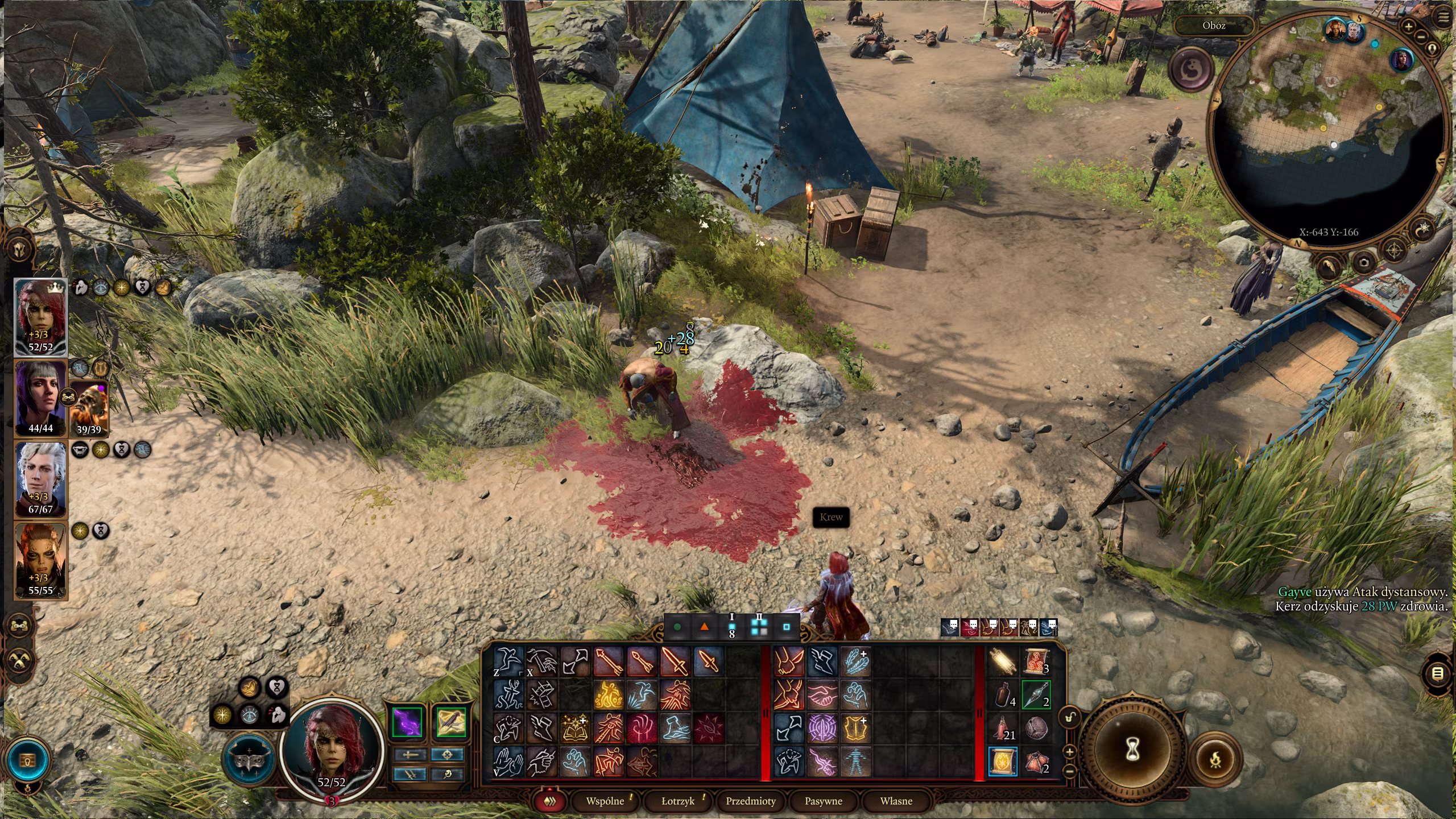Screen dimensions: 1456x819
Task: Select the purple-haired companion portrait with 44/44
Action: tap(40, 398)
